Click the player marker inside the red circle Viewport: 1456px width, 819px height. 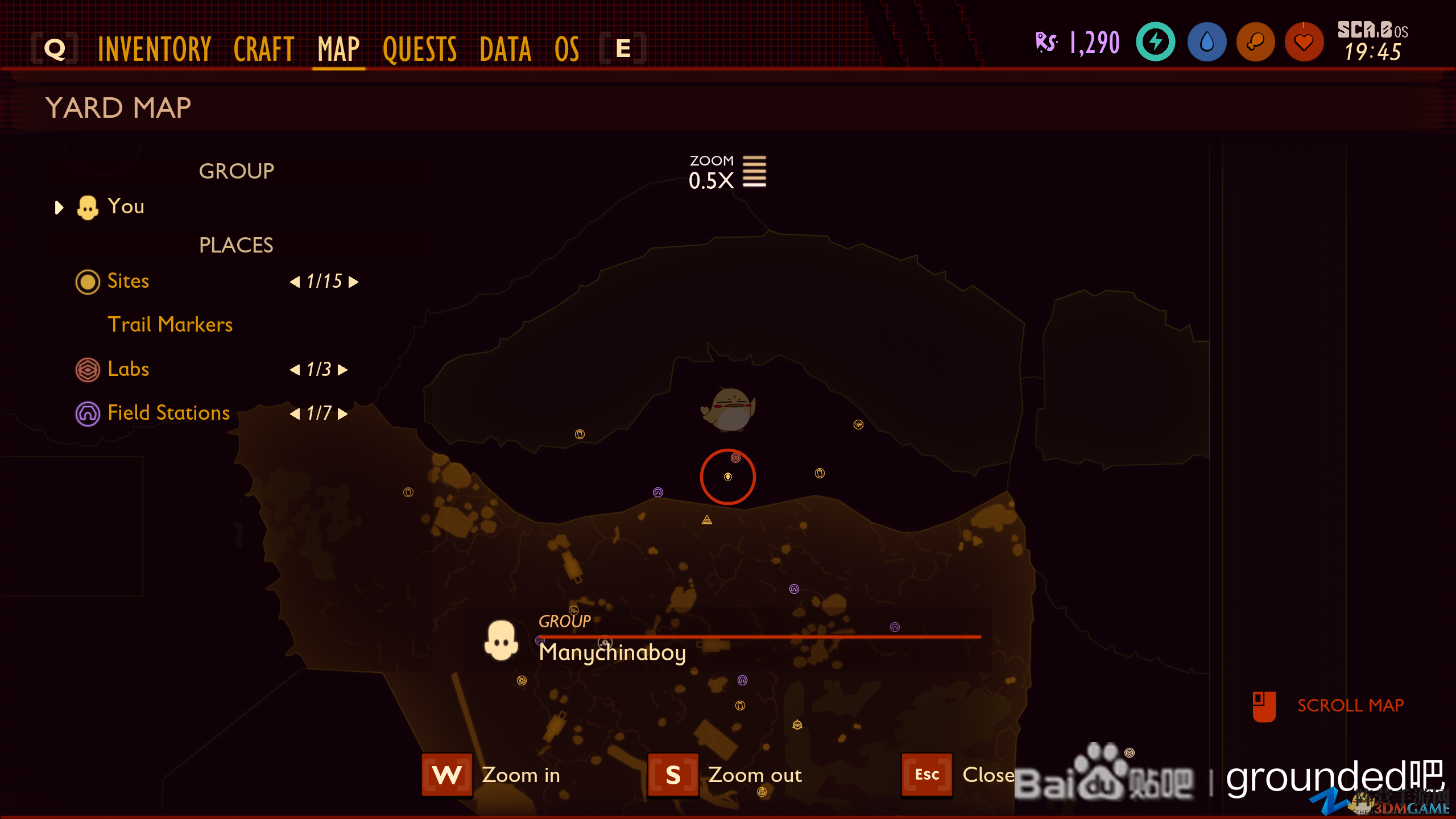pyautogui.click(x=728, y=477)
